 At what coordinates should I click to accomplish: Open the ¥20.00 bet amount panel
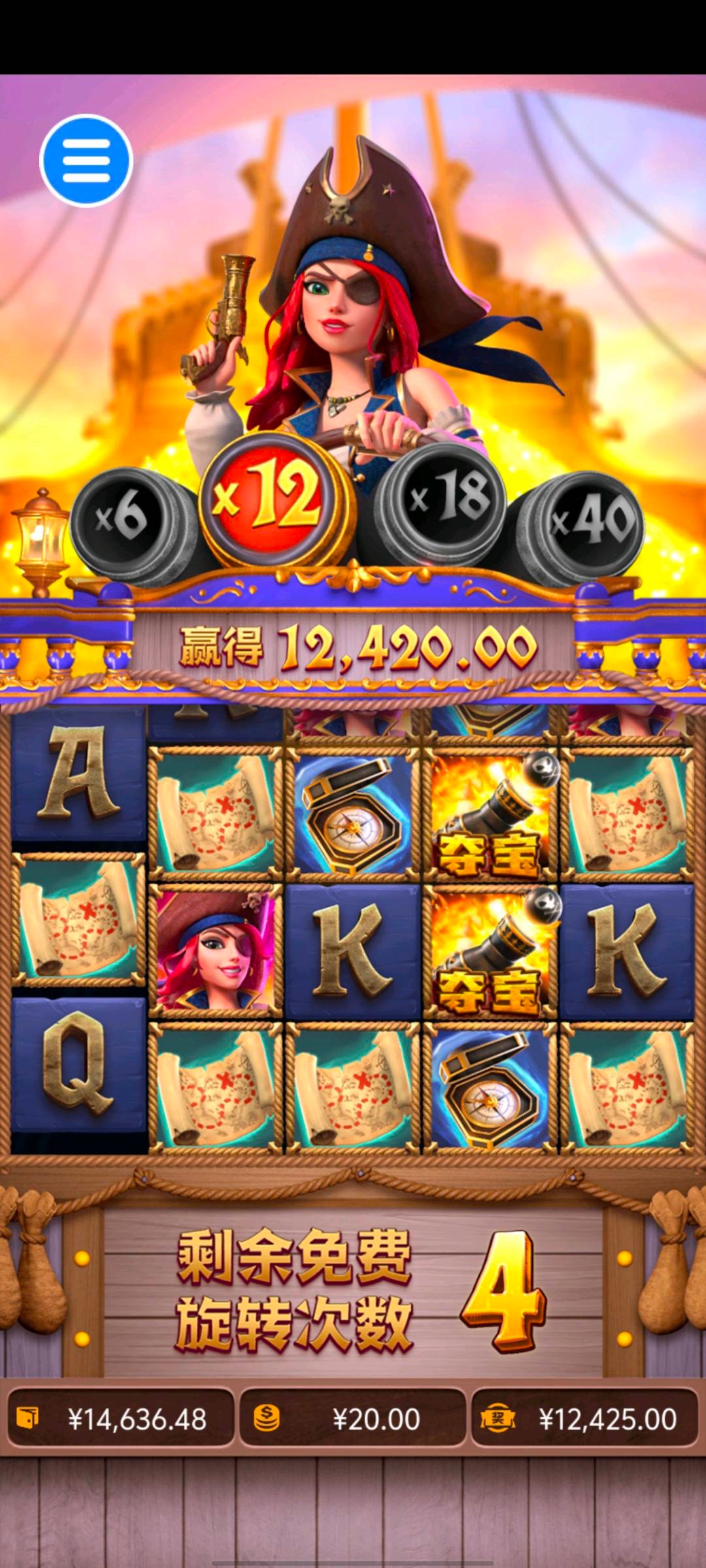click(x=352, y=1419)
